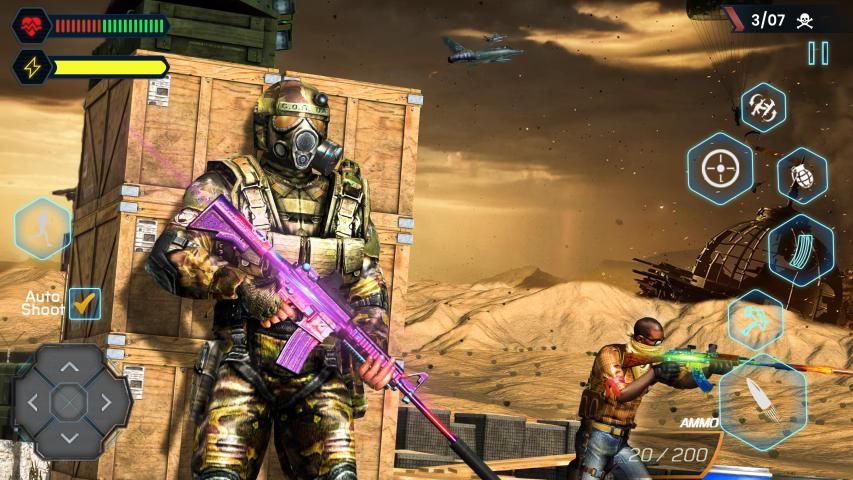
Task: Move left with D-pad left arrow
Action: click(x=33, y=403)
